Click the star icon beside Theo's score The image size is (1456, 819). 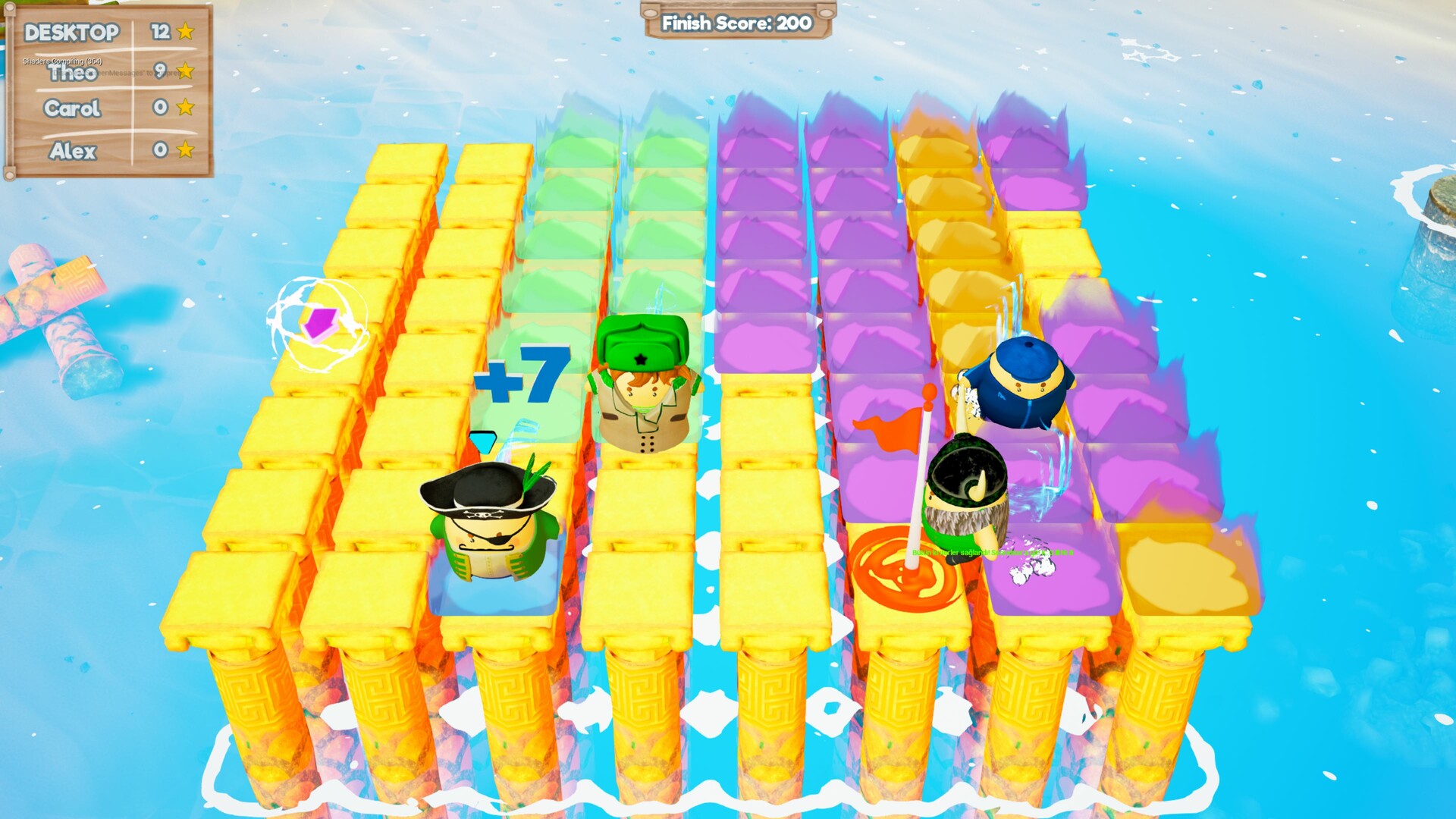[184, 72]
